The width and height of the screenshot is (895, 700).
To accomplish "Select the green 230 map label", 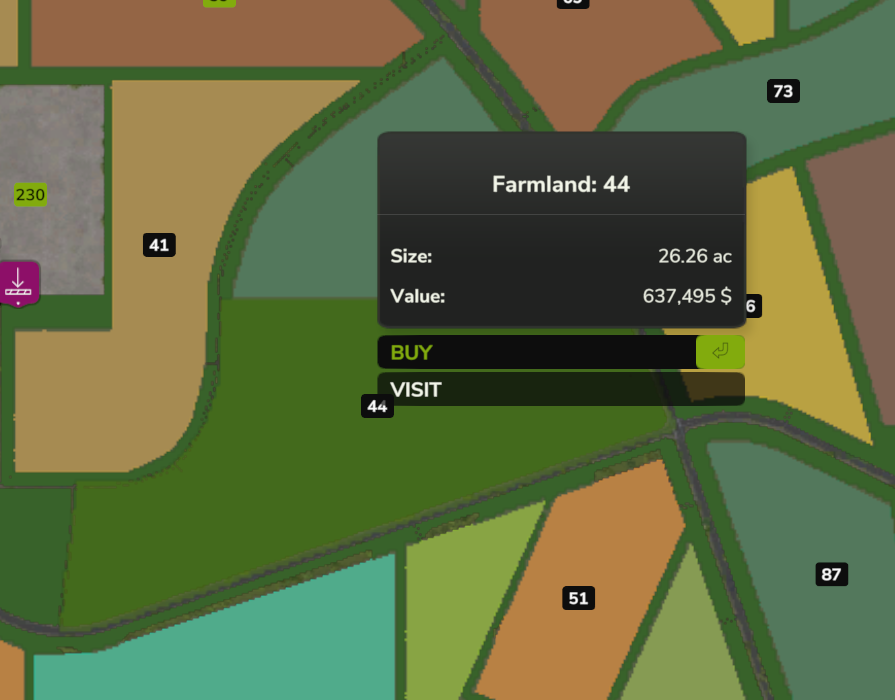I will 30,194.
